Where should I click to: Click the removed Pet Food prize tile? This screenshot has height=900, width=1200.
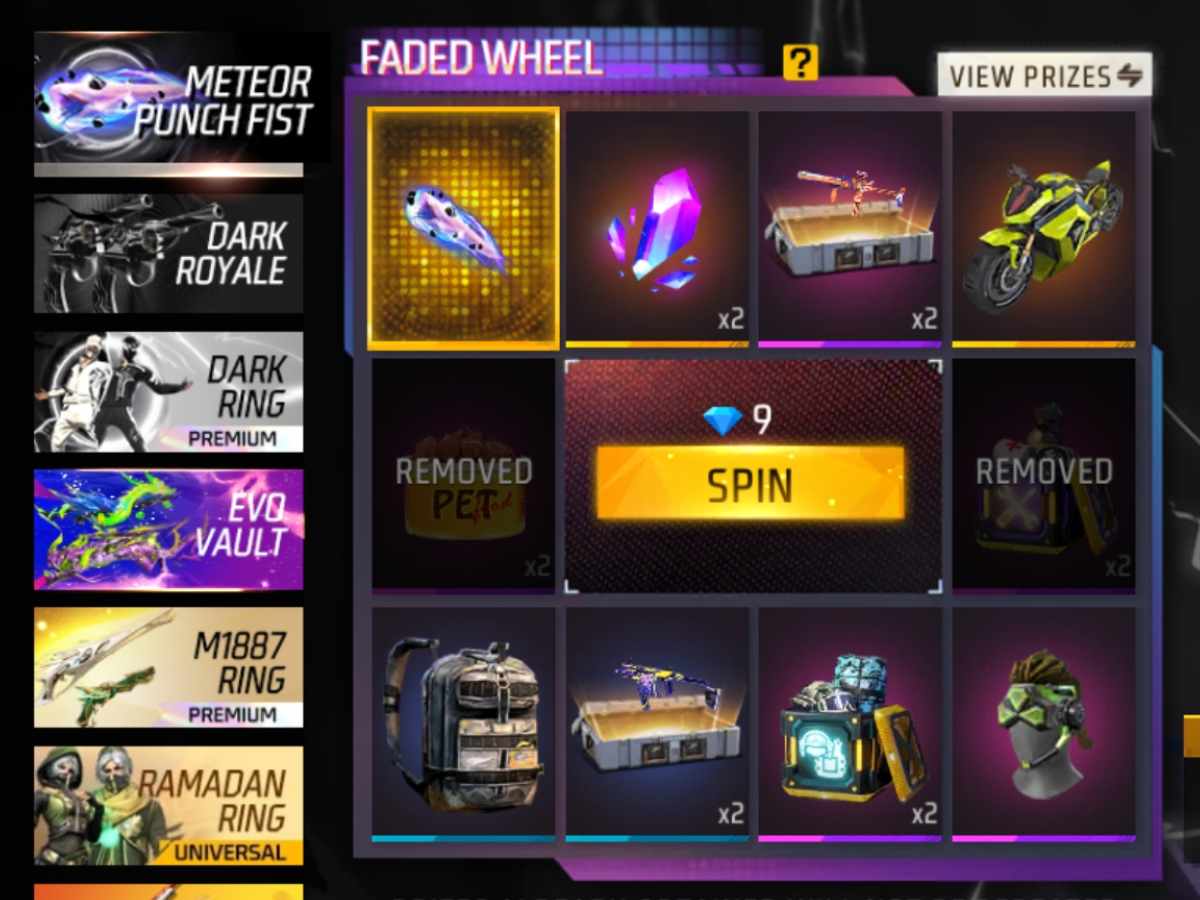pyautogui.click(x=463, y=474)
